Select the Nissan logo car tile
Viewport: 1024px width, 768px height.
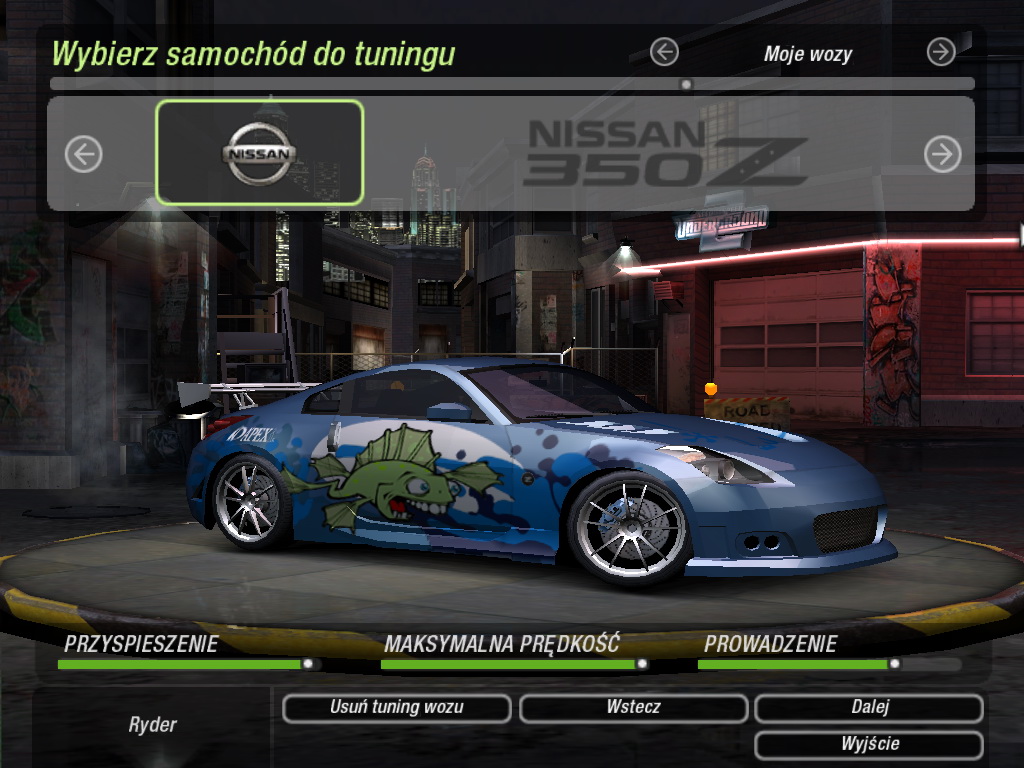click(x=260, y=153)
